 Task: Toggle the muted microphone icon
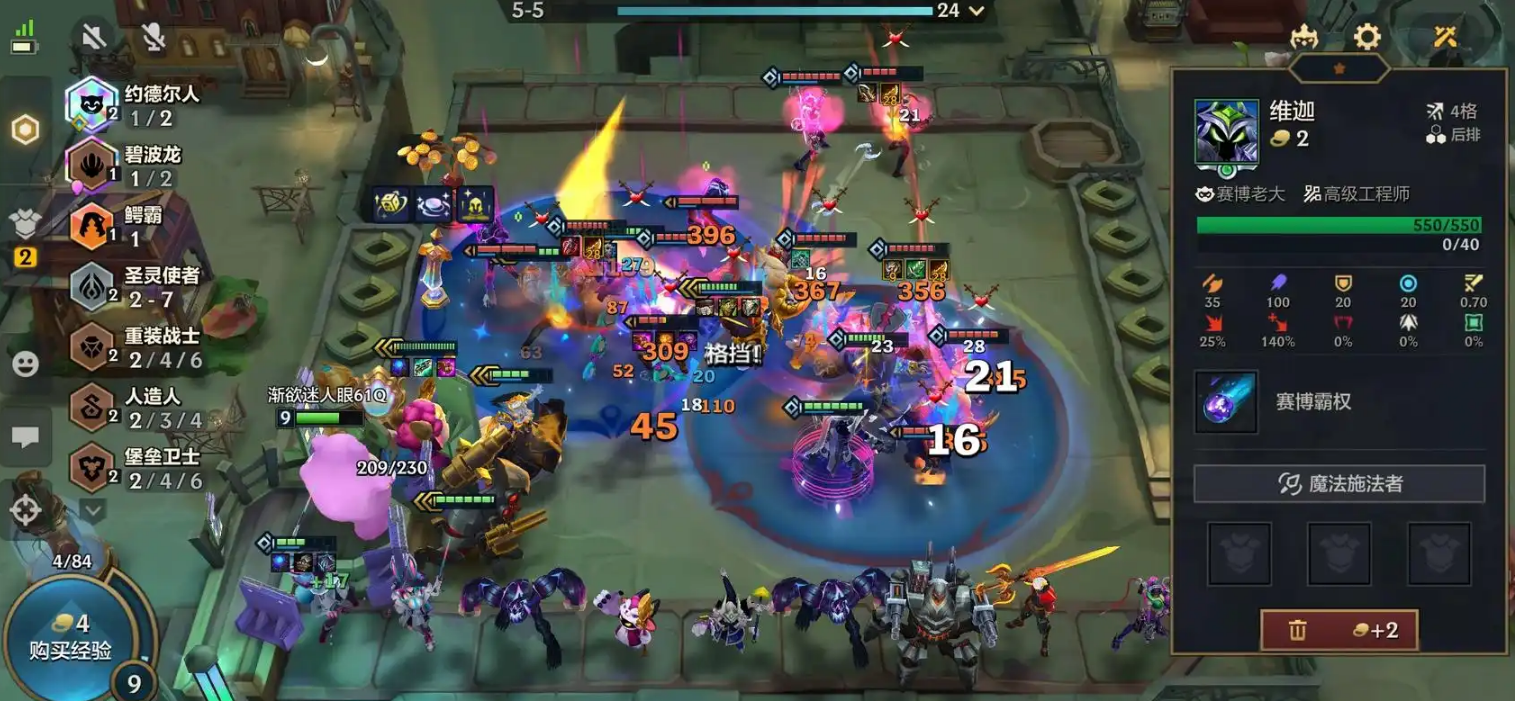152,38
